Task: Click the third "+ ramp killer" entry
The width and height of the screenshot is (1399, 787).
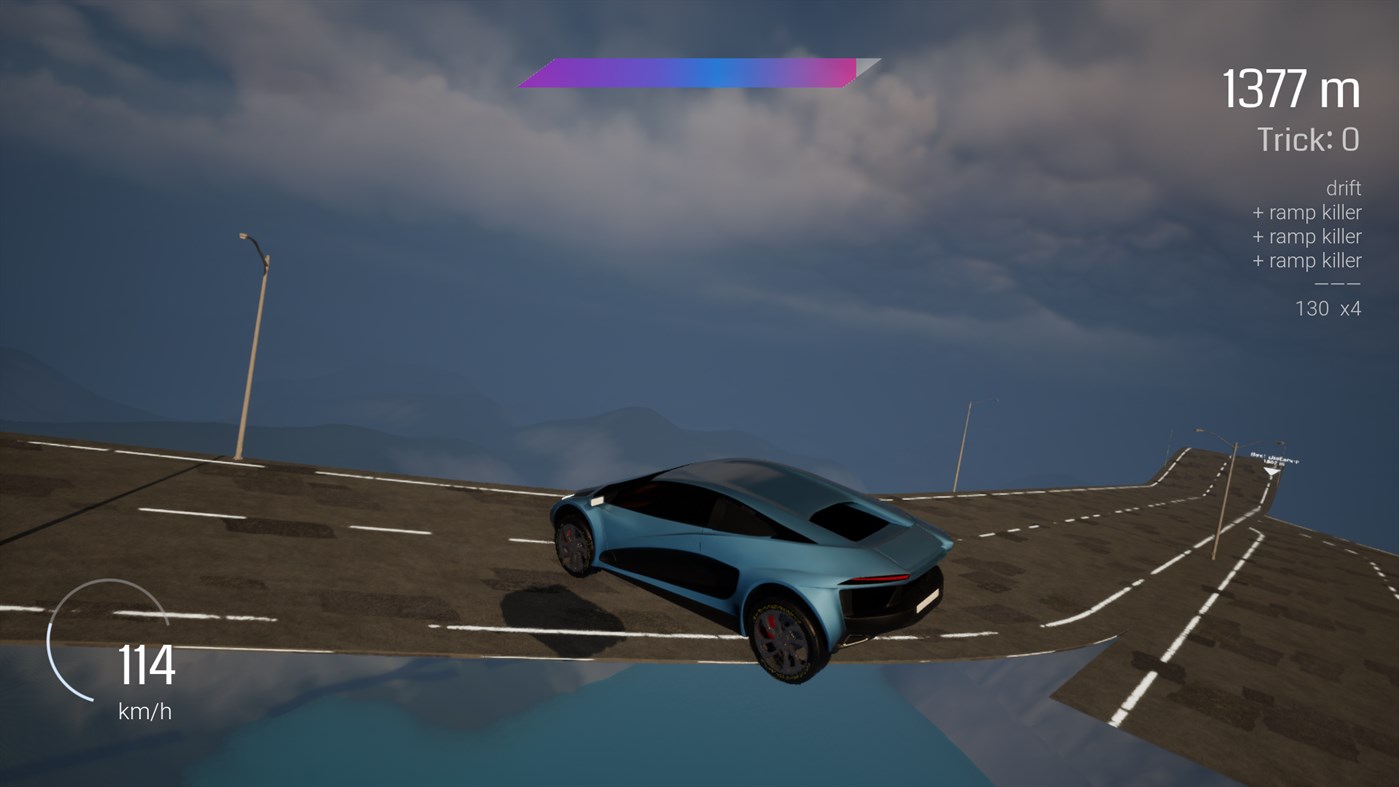Action: (1307, 259)
